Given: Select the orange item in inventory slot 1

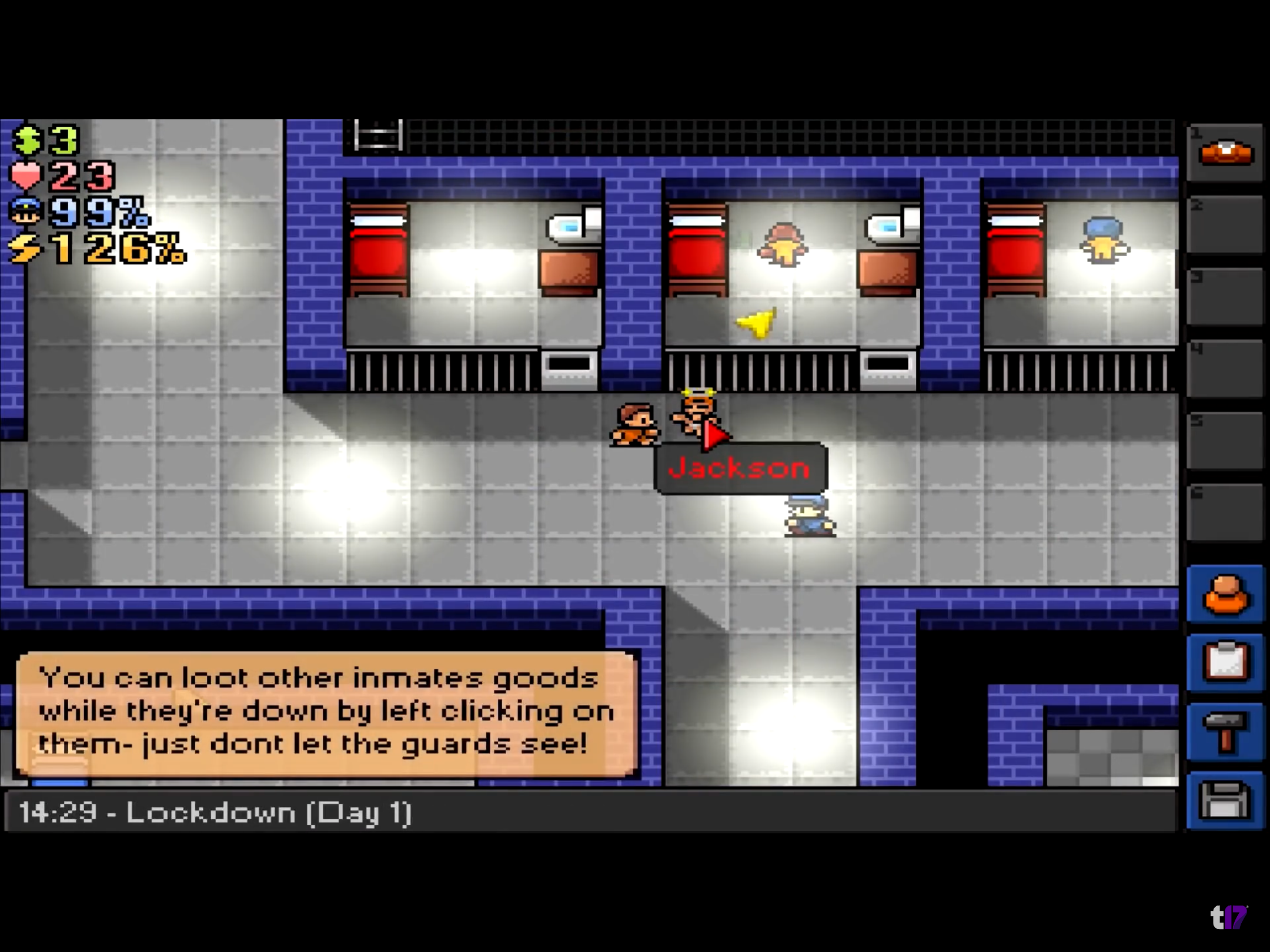Looking at the screenshot, I should point(1225,153).
